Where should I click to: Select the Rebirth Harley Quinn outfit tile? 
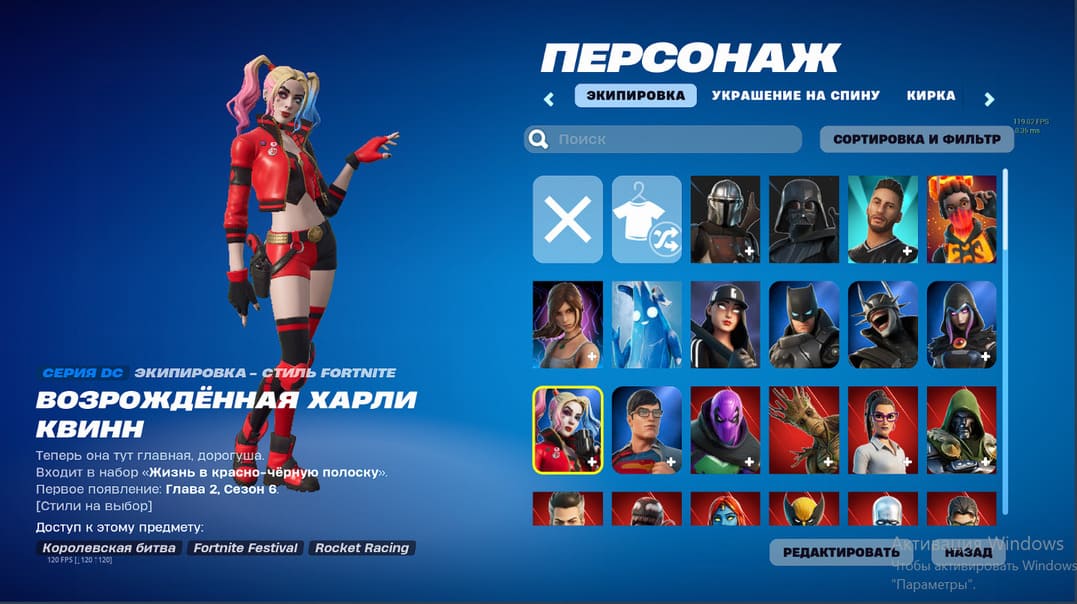pos(567,429)
